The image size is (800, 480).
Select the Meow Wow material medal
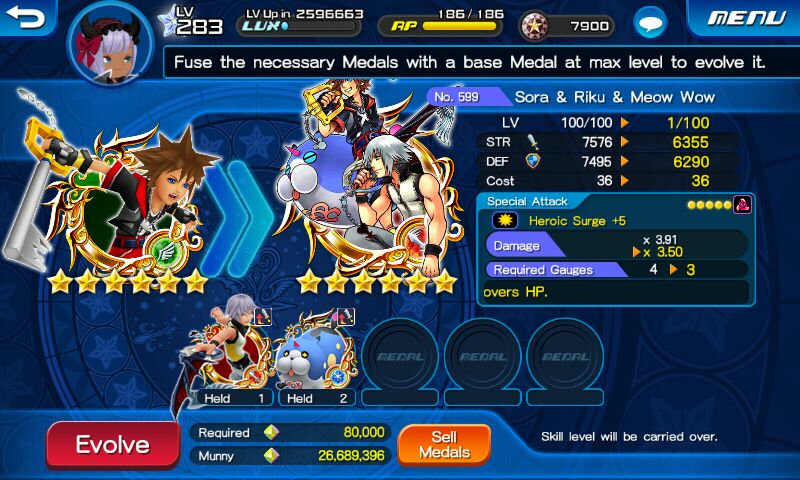315,350
